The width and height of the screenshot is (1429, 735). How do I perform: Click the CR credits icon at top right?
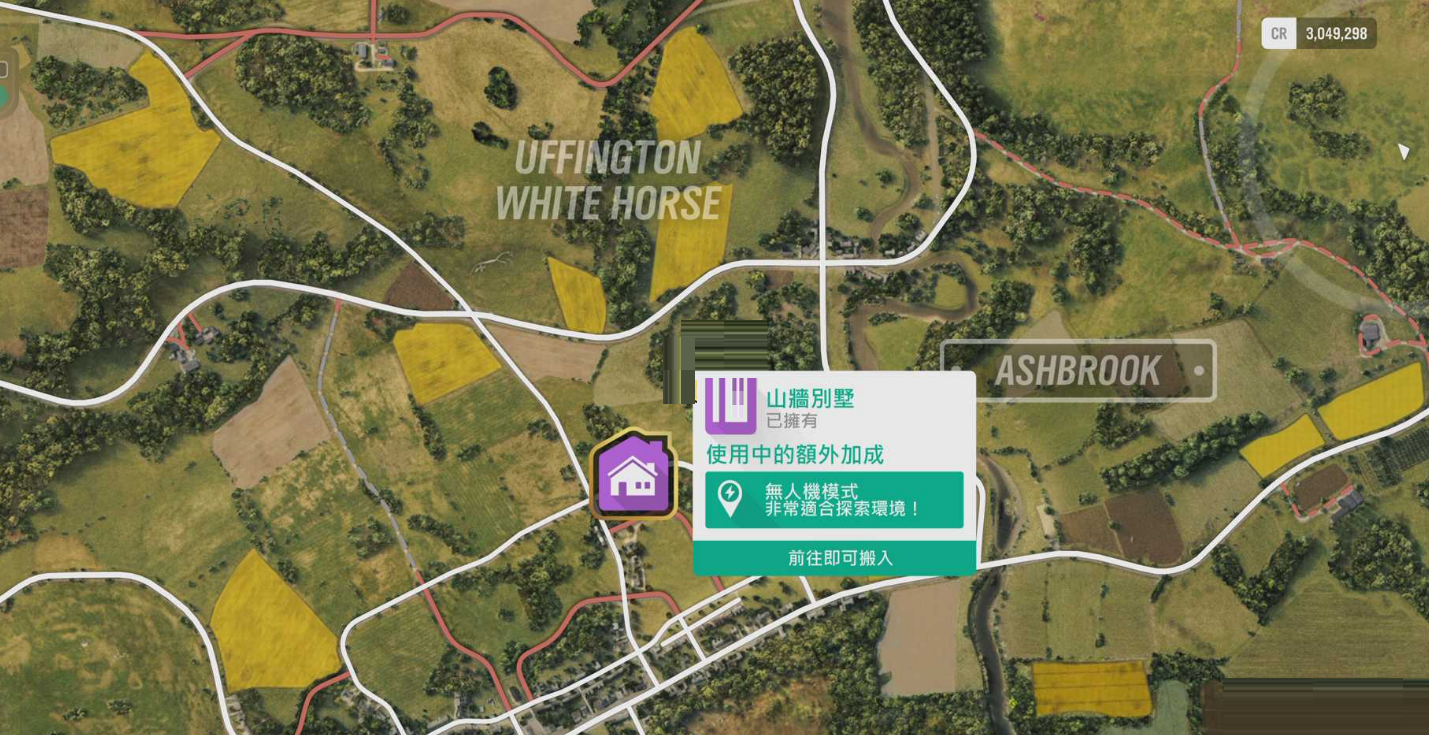point(1278,33)
